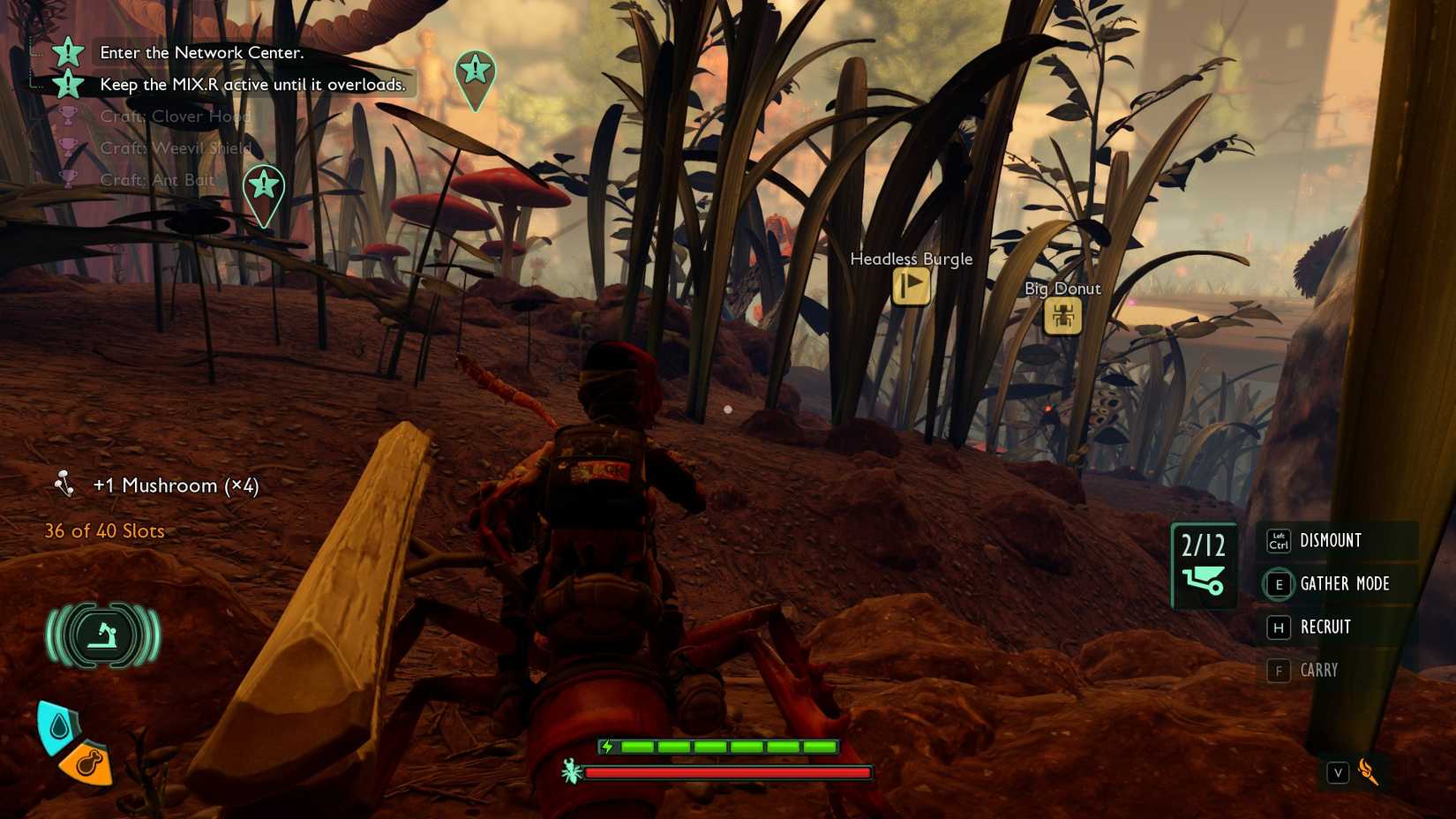This screenshot has width=1456, height=819.
Task: Click the water droplet thirst icon
Action: click(58, 726)
